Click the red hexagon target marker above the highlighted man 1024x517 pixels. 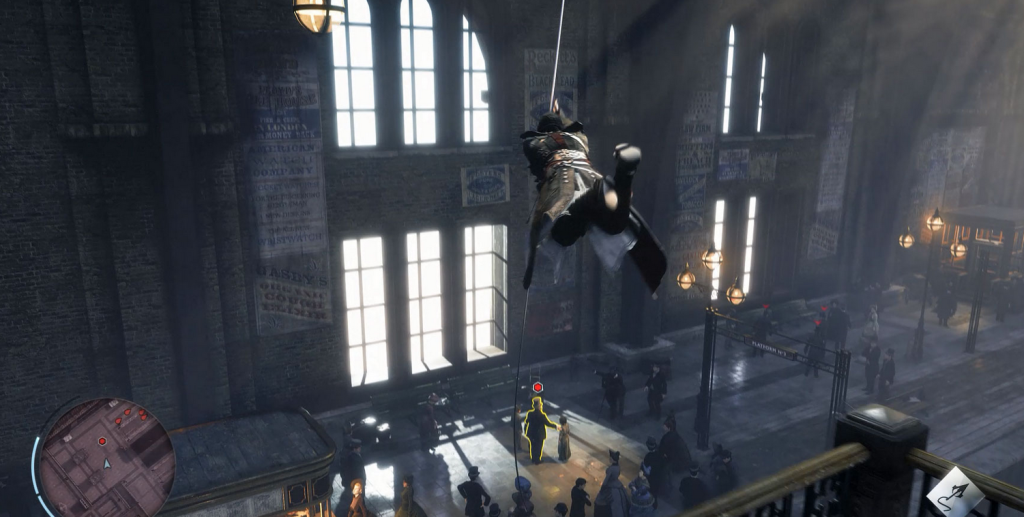coord(538,387)
